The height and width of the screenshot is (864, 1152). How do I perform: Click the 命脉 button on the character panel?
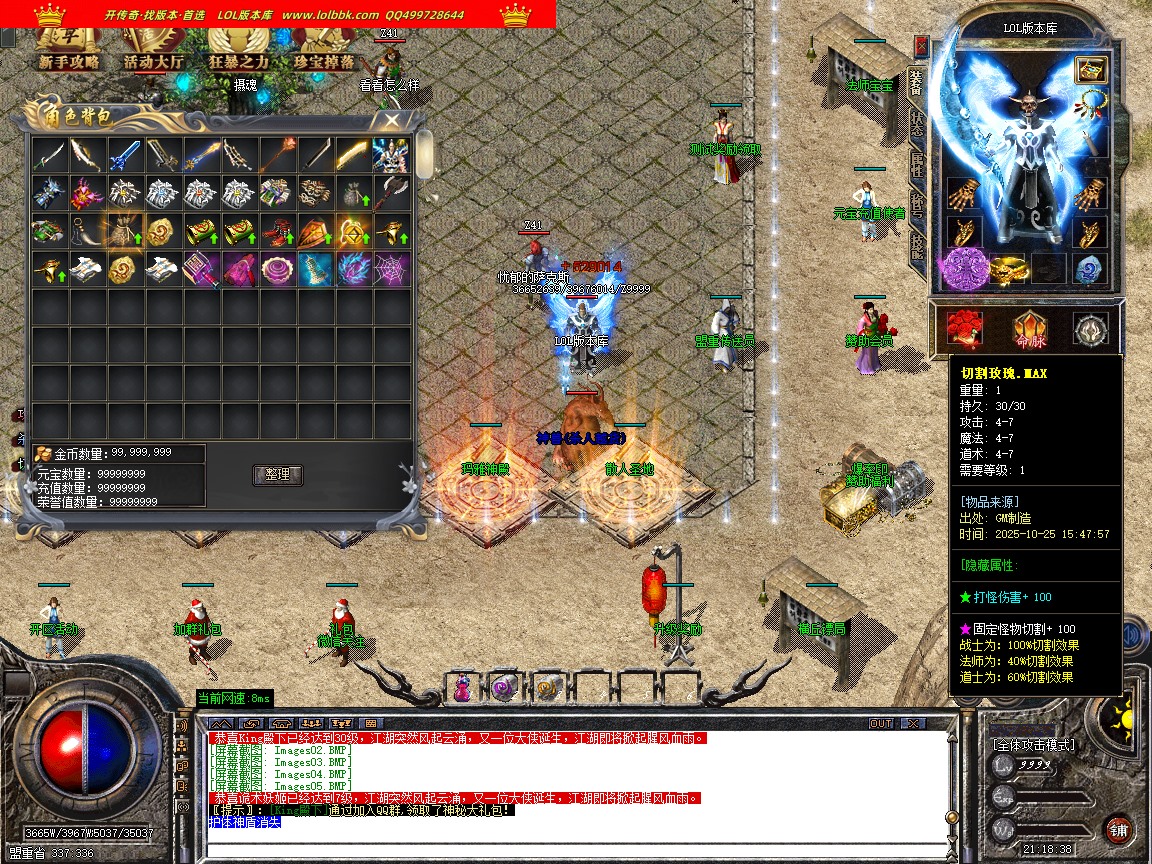pyautogui.click(x=1029, y=329)
